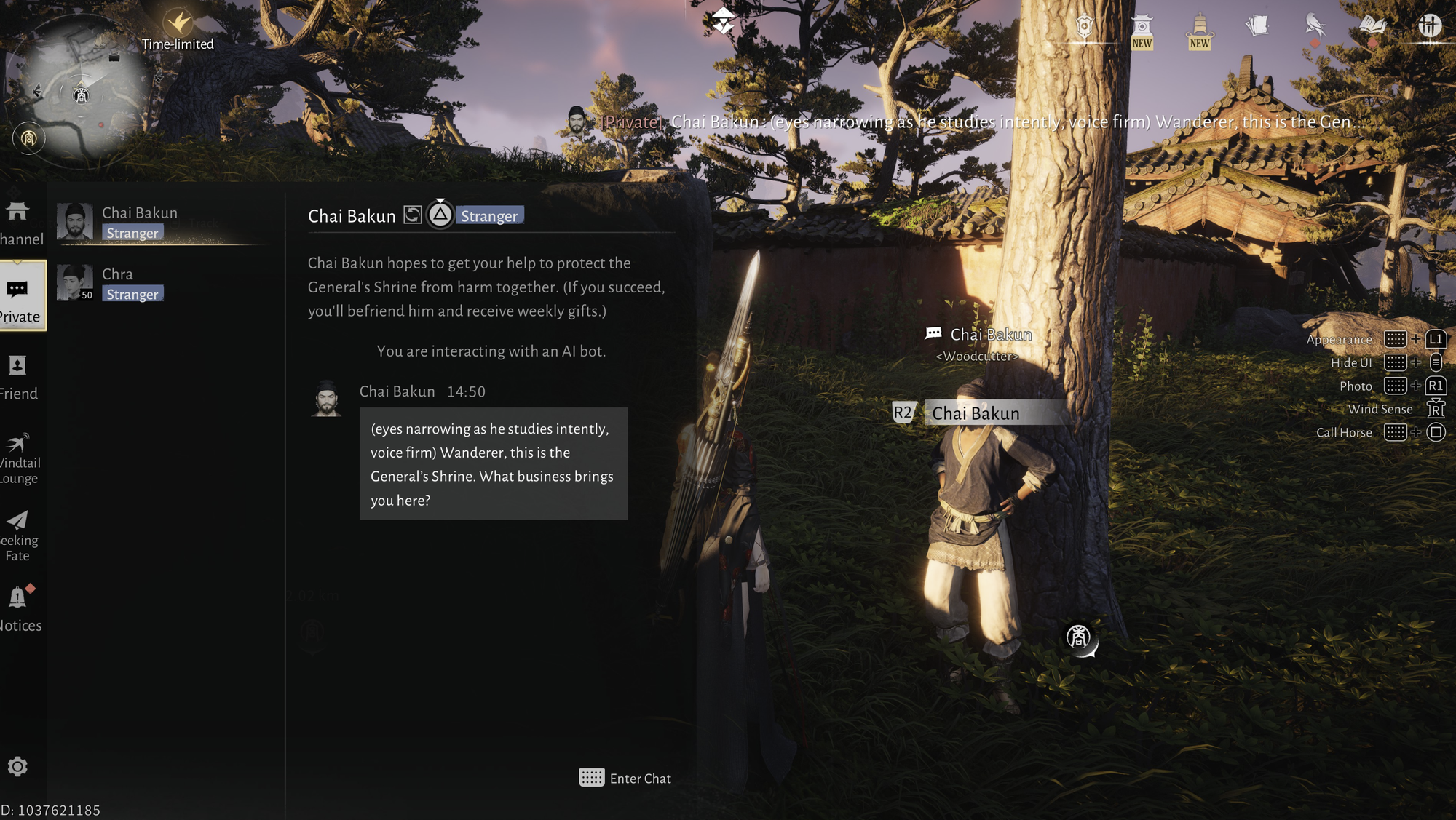Open the perched bird icon in the top bar
The height and width of the screenshot is (820, 1456).
(x=1314, y=27)
